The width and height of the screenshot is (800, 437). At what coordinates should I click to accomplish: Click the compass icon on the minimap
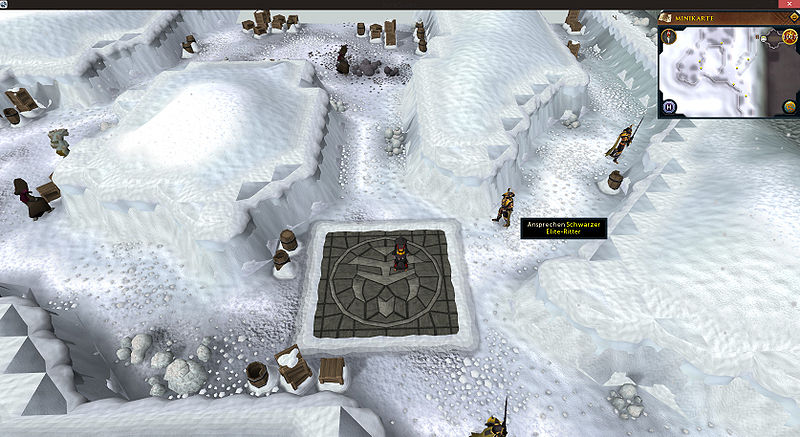pos(668,37)
